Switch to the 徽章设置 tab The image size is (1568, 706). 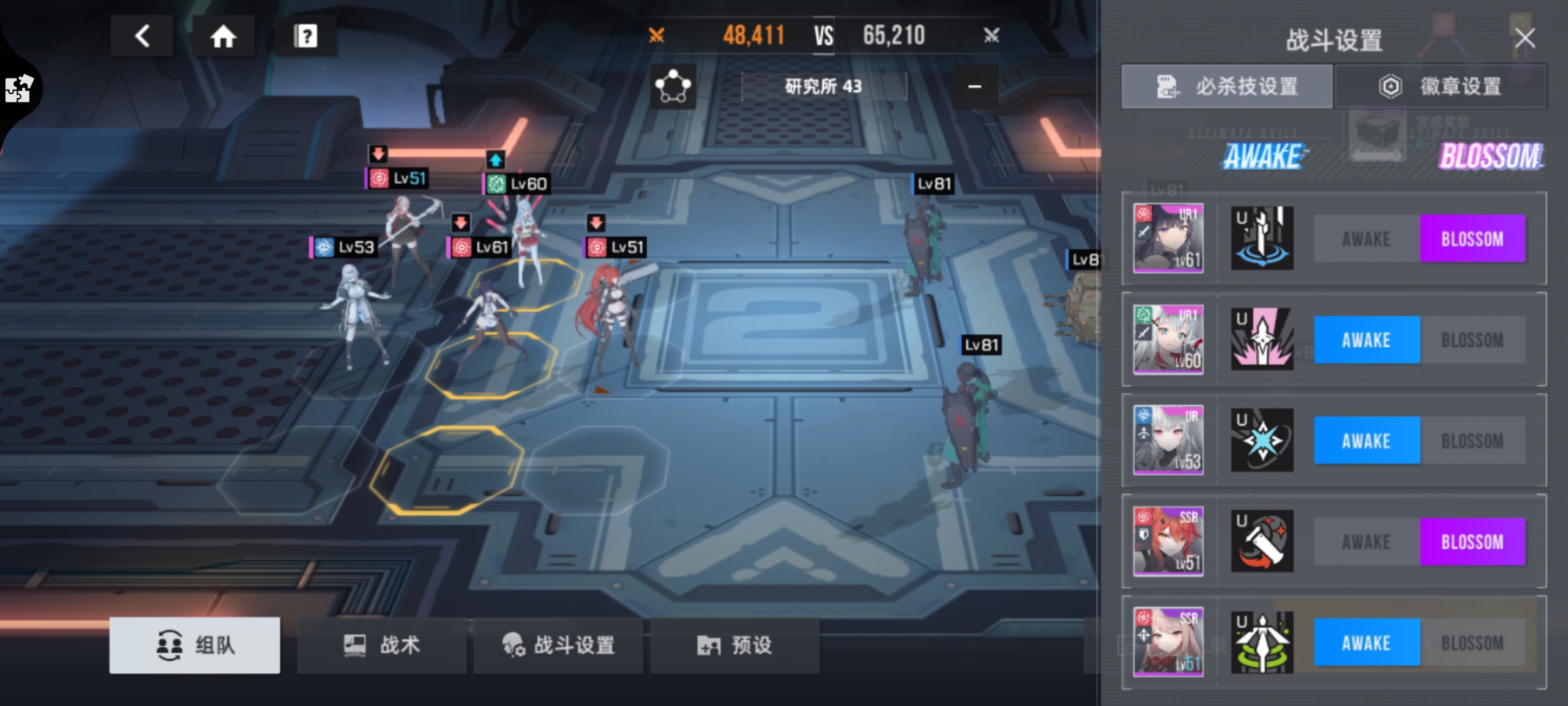1441,86
